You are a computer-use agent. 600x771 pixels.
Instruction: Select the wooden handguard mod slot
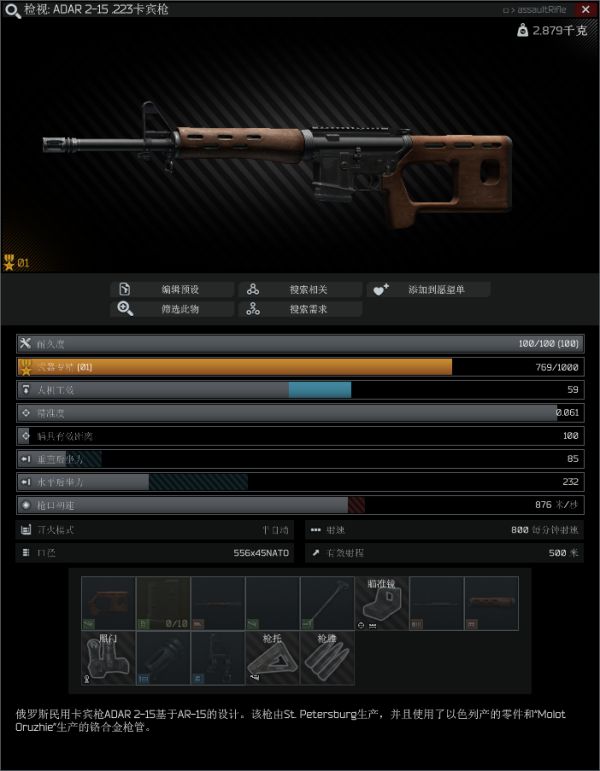(492, 603)
